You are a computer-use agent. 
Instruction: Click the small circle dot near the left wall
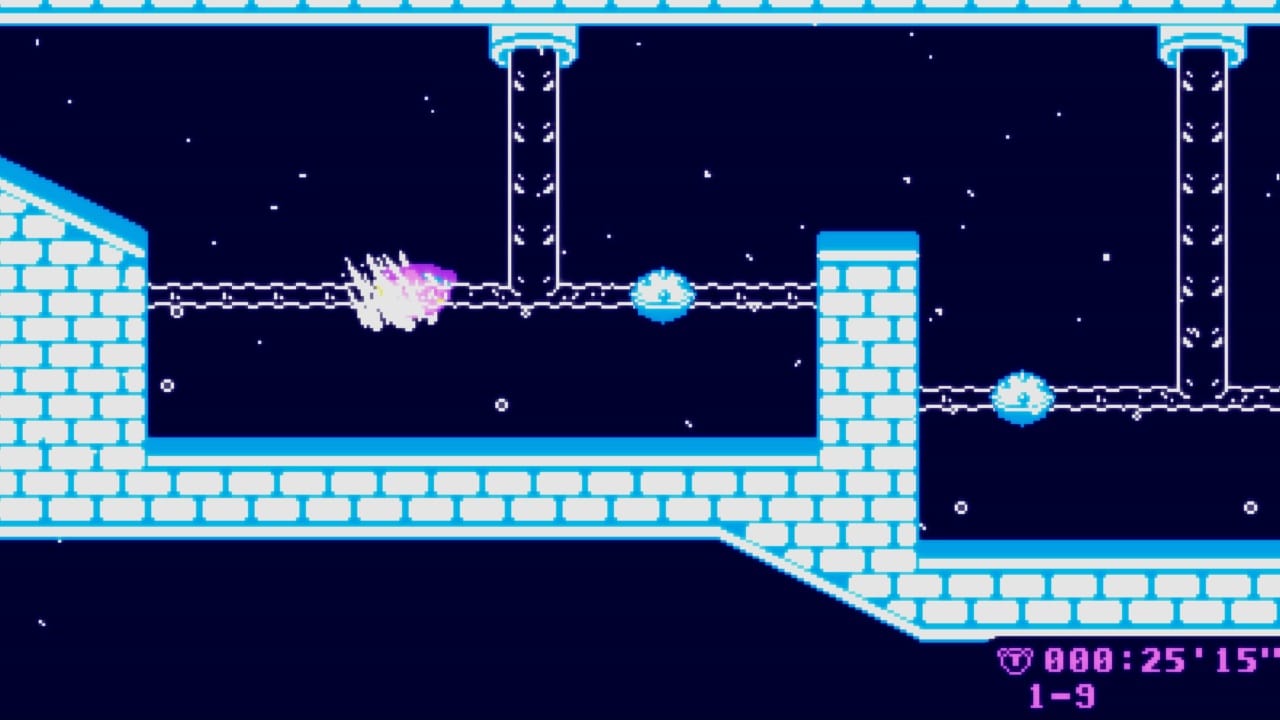(166, 383)
